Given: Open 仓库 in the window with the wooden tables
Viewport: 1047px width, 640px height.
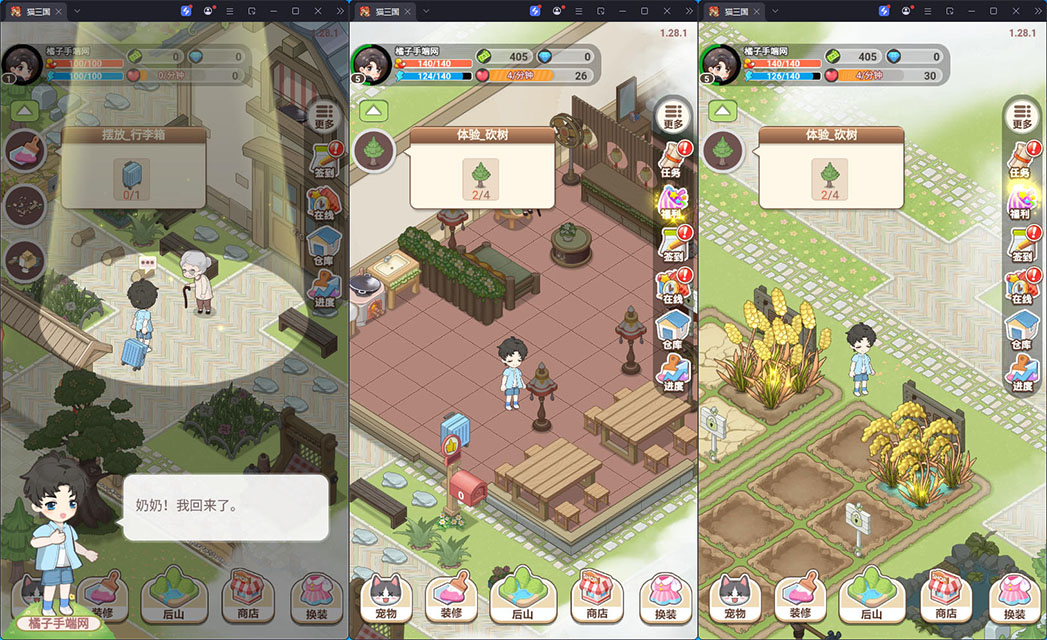Looking at the screenshot, I should [672, 332].
